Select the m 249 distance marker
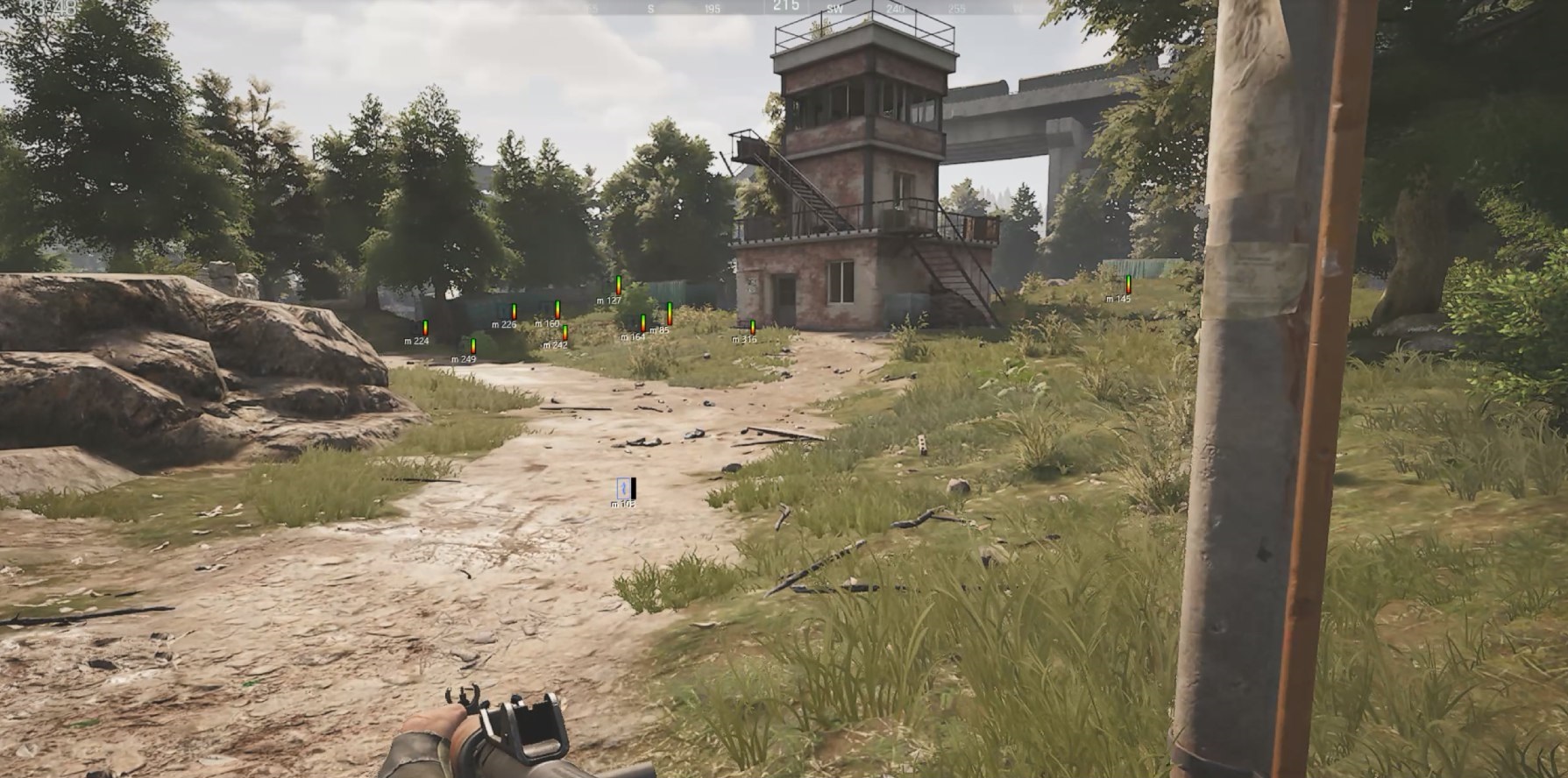This screenshot has height=778, width=1568. pos(473,345)
